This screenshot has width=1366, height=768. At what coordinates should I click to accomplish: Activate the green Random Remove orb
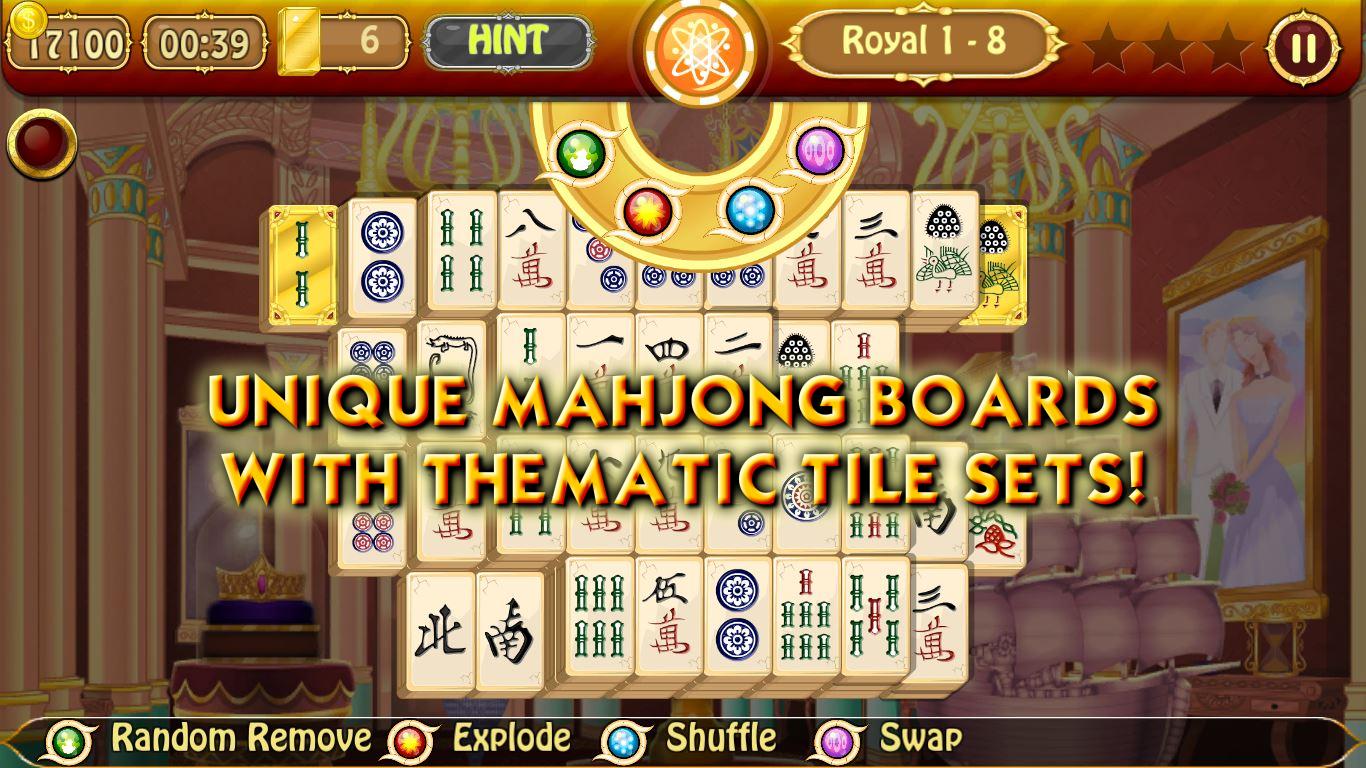pyautogui.click(x=580, y=155)
